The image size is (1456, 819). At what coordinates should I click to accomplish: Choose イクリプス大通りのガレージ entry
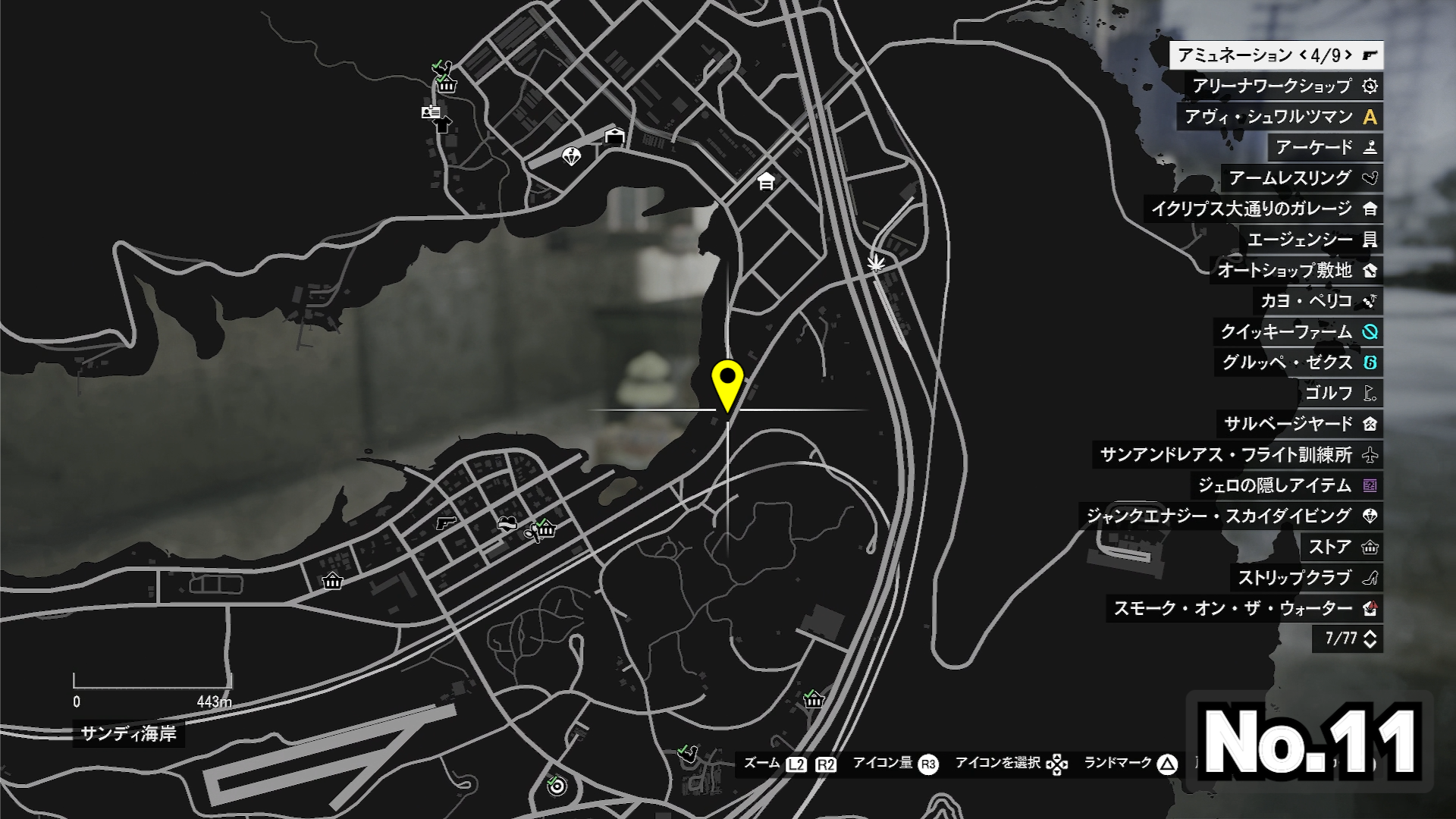[1263, 209]
